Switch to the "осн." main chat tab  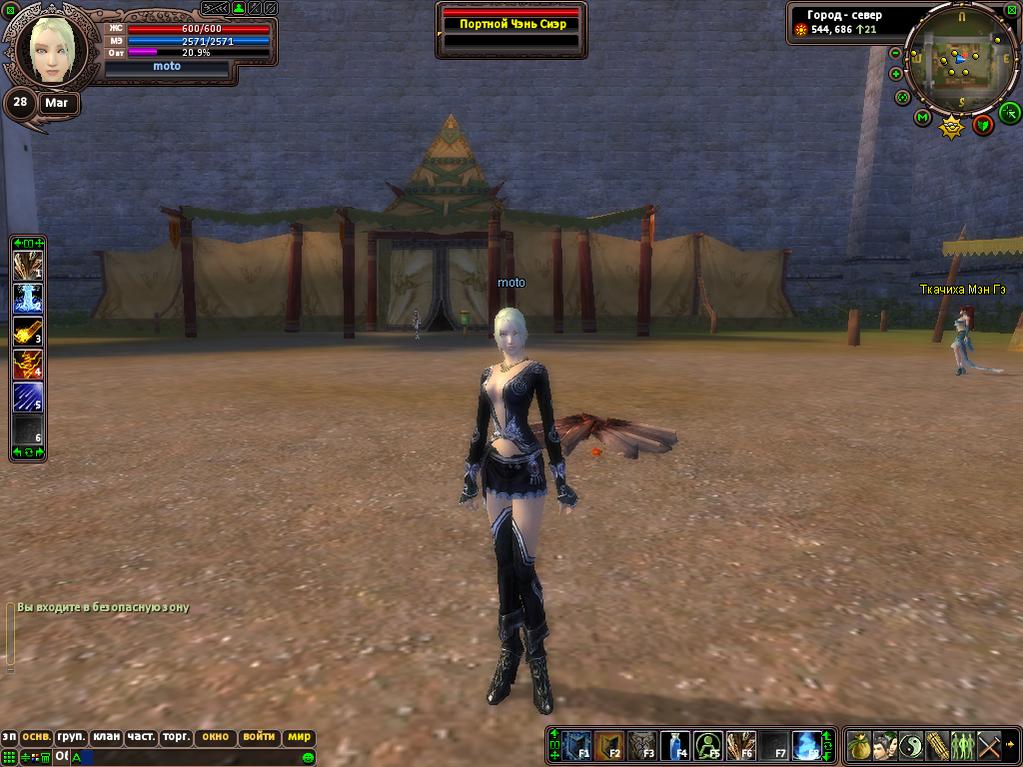[36, 737]
